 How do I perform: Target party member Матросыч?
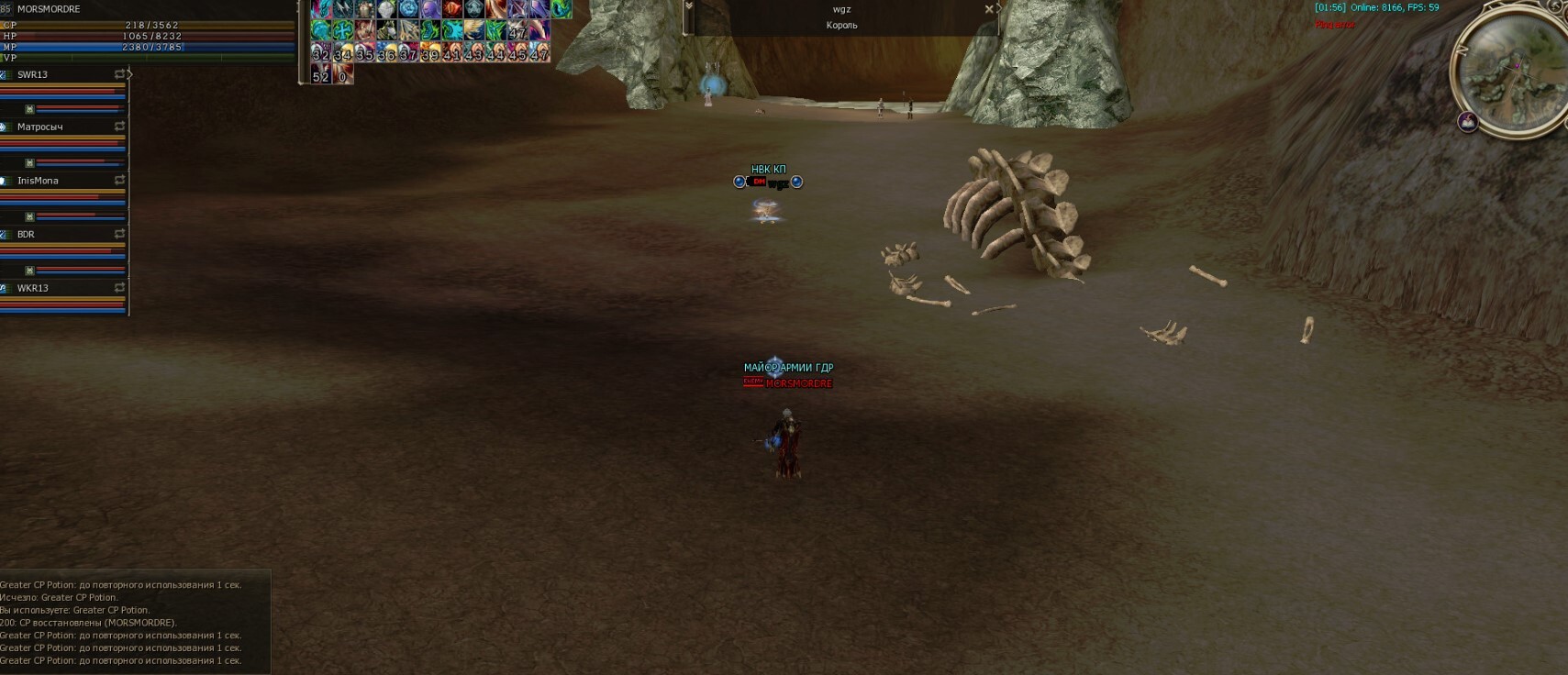[40, 127]
